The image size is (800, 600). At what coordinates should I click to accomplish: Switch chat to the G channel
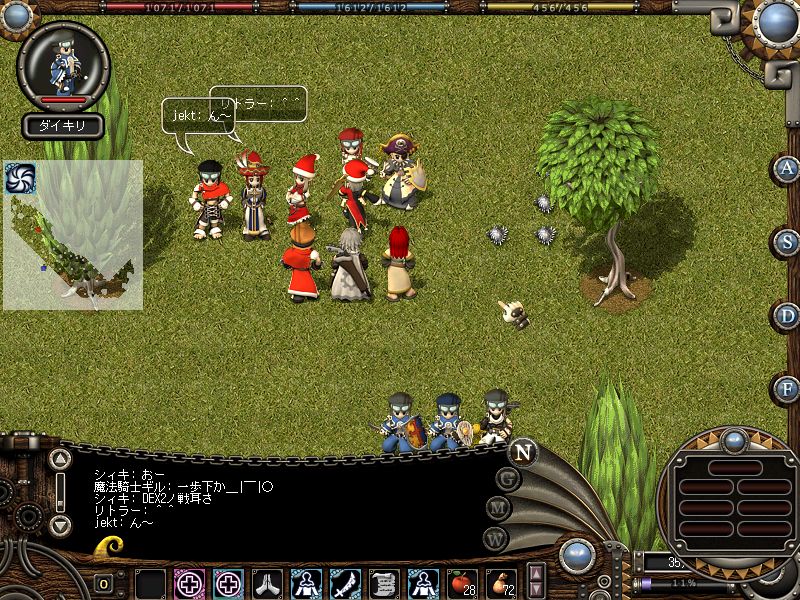coord(507,479)
